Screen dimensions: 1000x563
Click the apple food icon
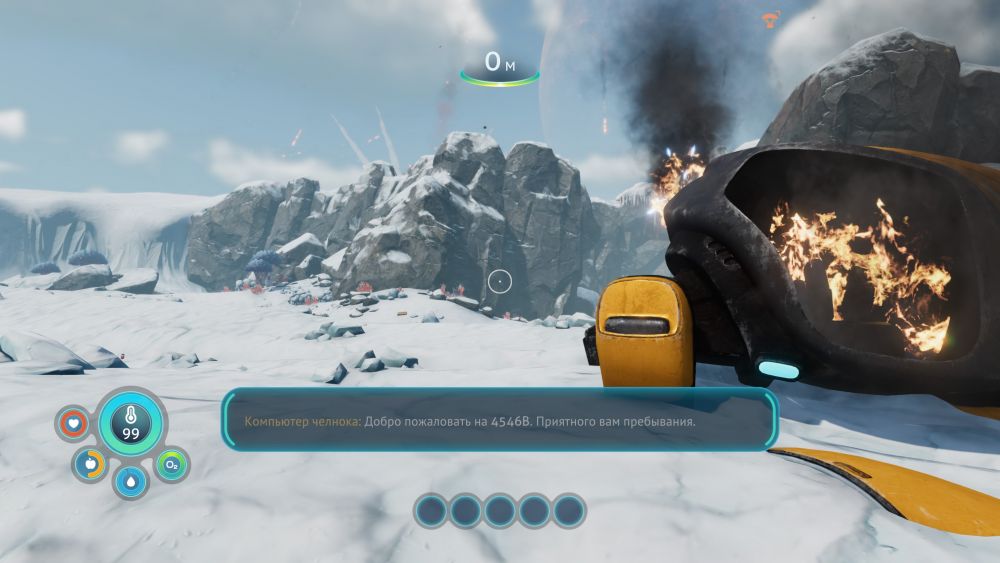click(90, 464)
